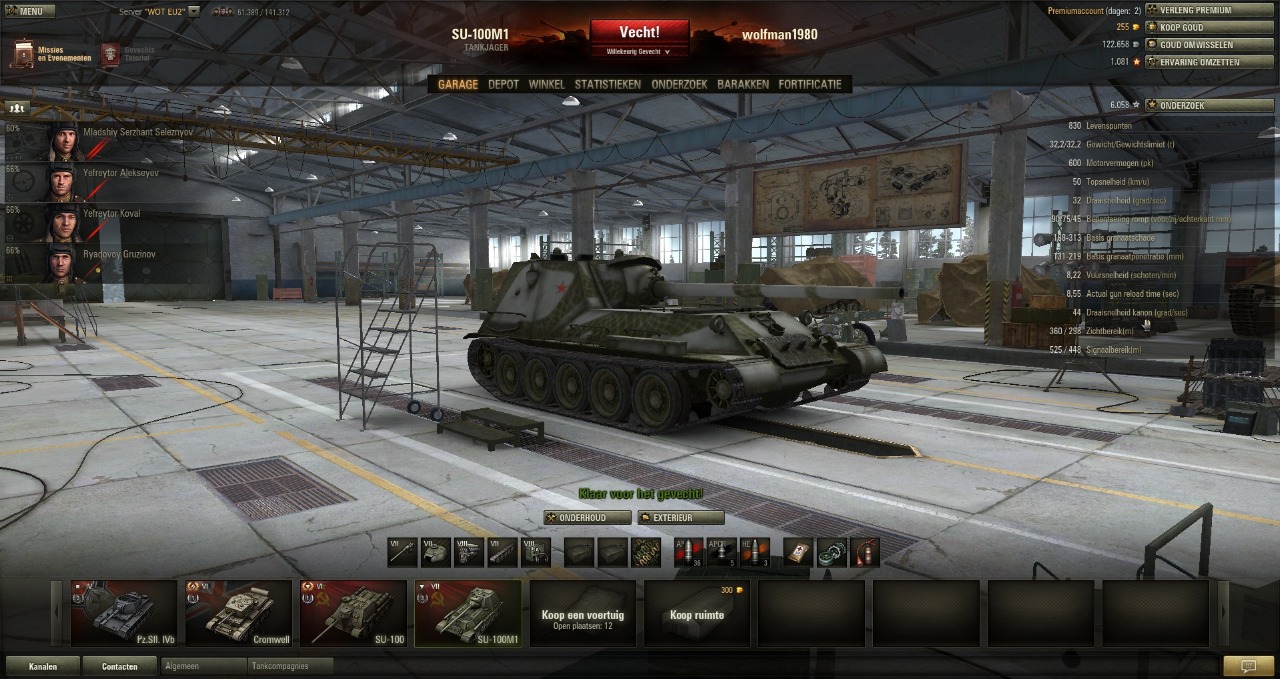Switch to the DEPOT tab

503,85
